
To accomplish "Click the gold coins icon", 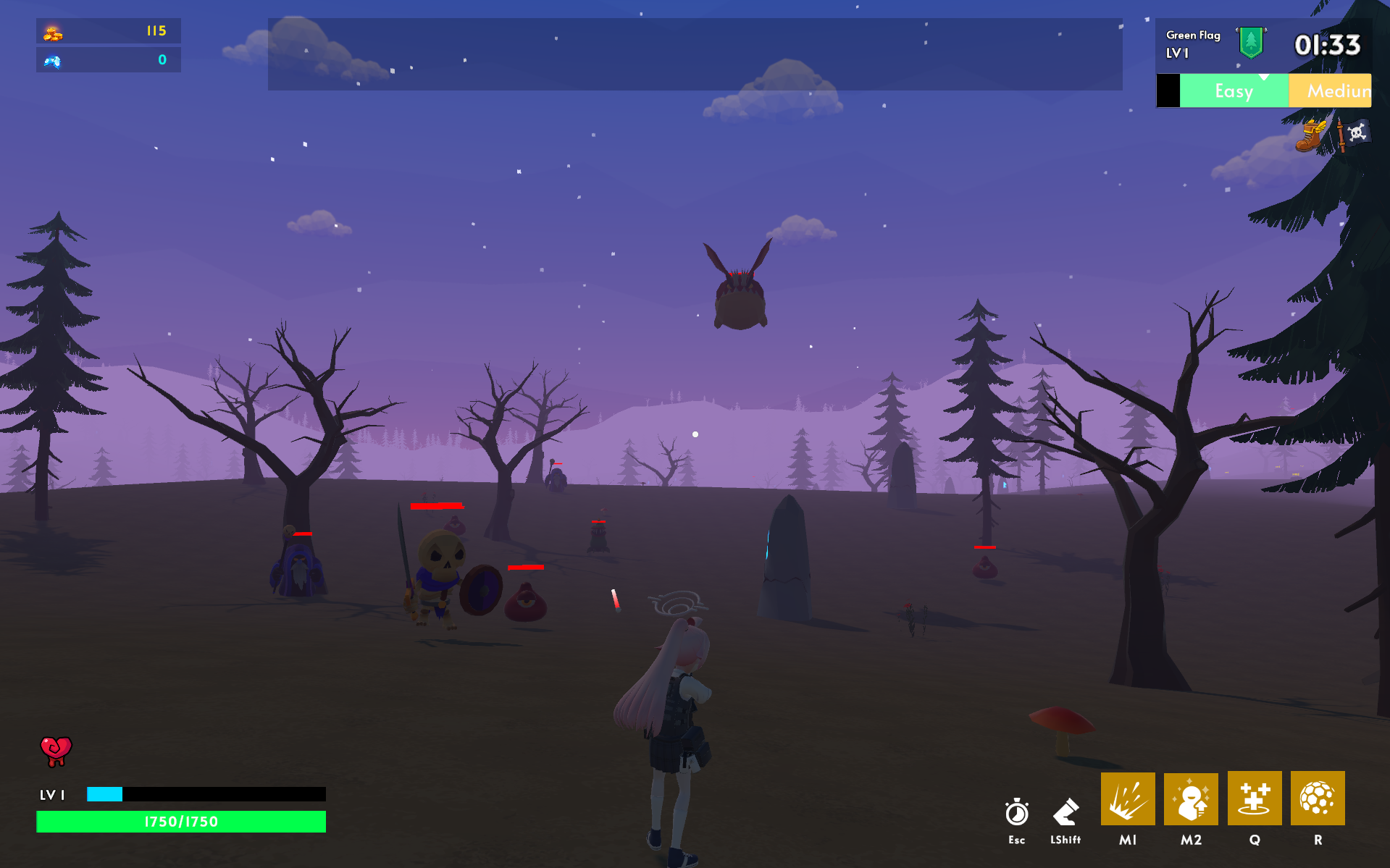I will point(53,33).
